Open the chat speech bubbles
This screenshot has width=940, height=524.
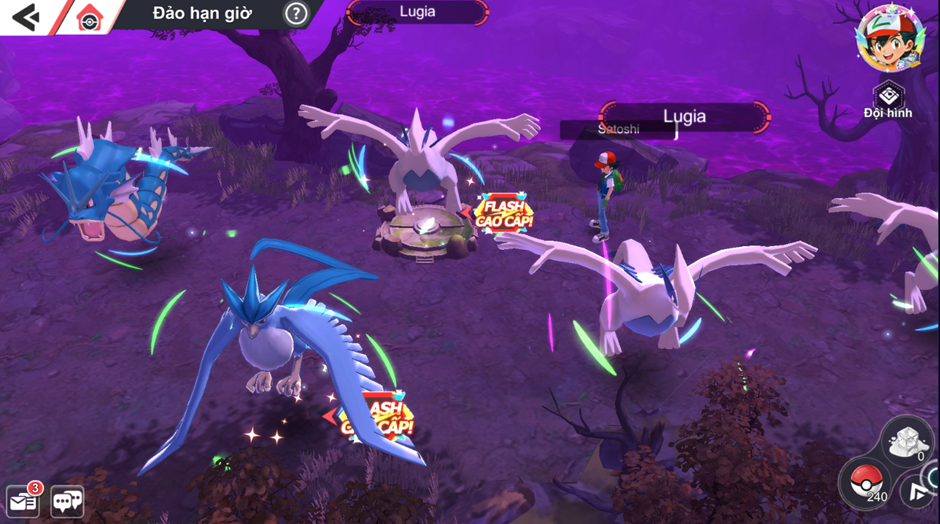(67, 501)
